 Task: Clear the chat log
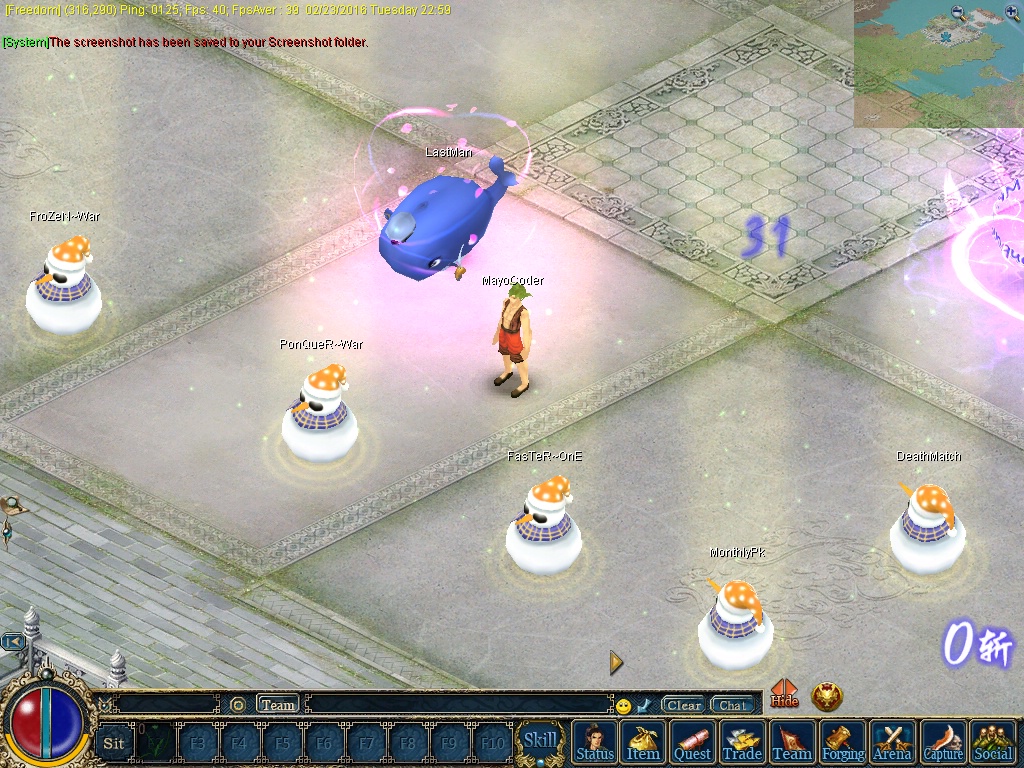coord(684,705)
